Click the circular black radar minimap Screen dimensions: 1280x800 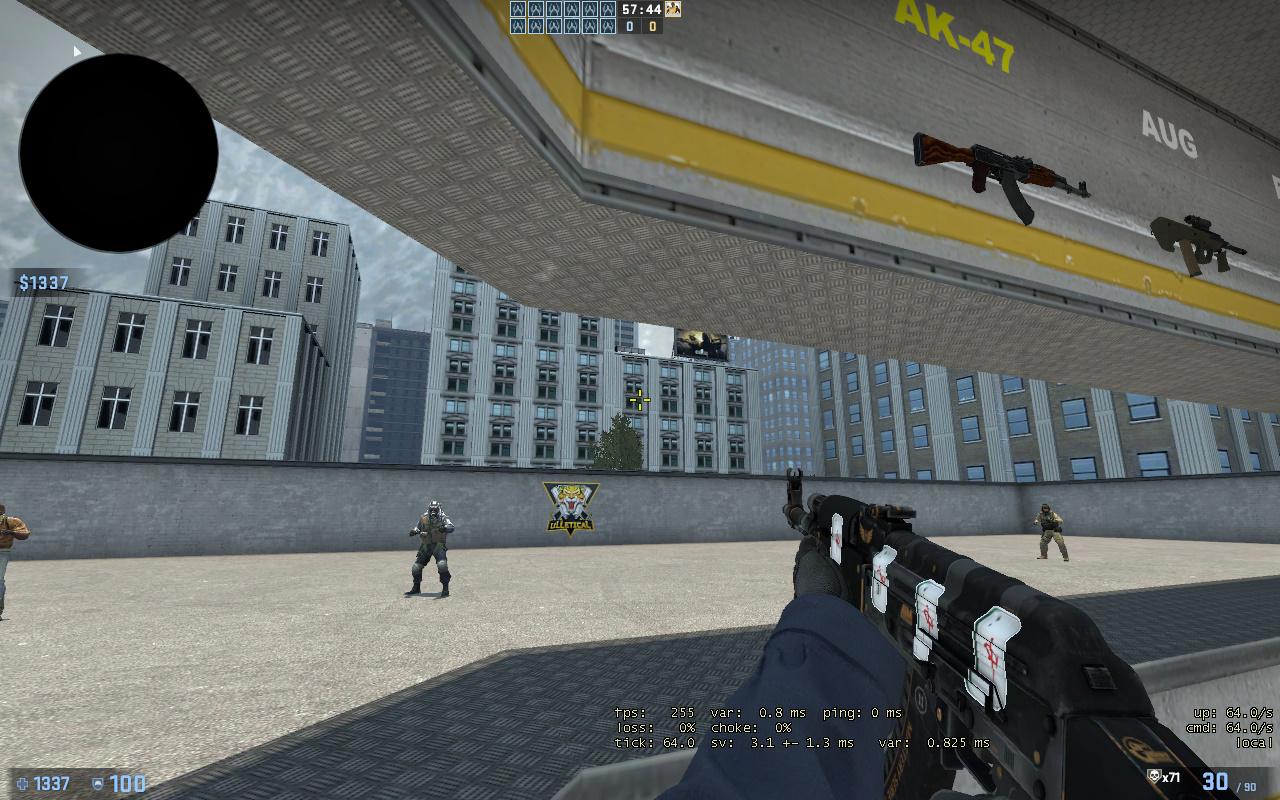(118, 153)
